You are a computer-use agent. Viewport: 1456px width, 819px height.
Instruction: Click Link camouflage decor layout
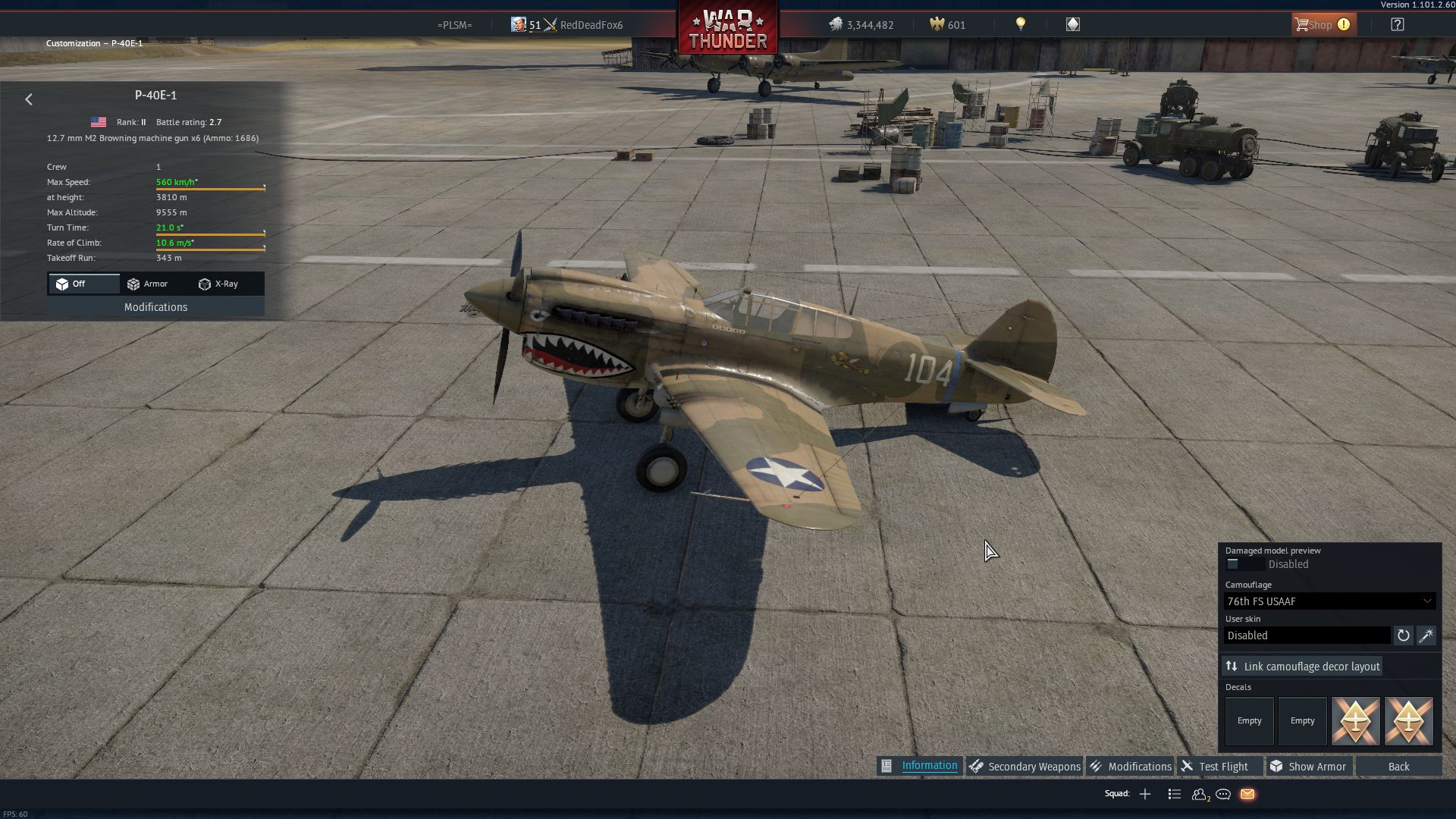(x=1302, y=667)
